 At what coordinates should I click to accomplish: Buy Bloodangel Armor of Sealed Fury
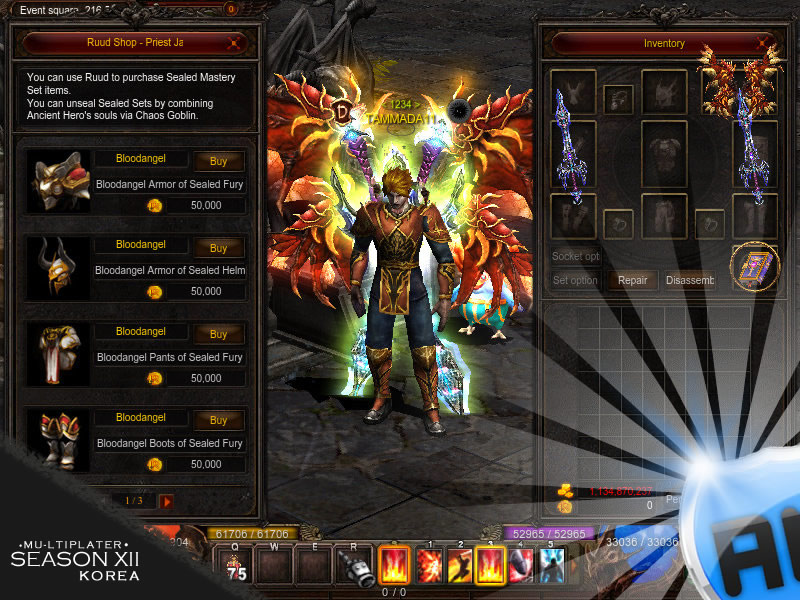(219, 162)
